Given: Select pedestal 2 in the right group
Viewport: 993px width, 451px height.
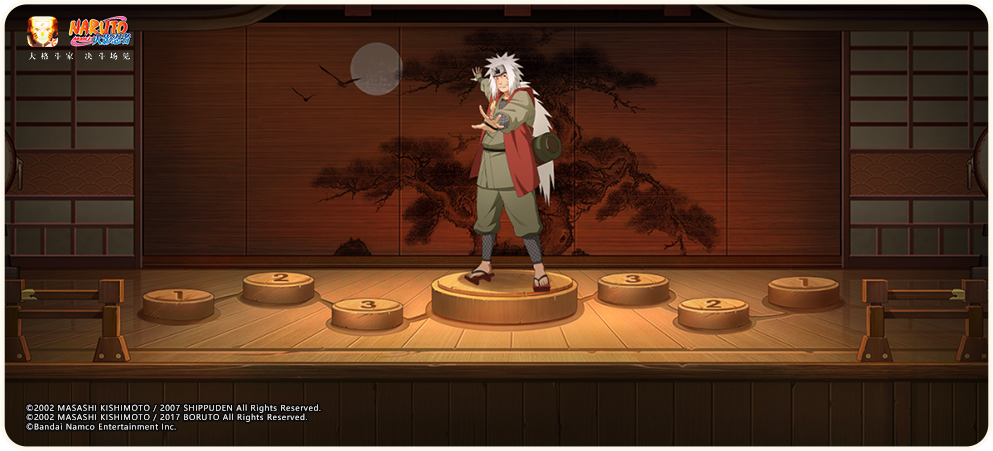Looking at the screenshot, I should (713, 309).
